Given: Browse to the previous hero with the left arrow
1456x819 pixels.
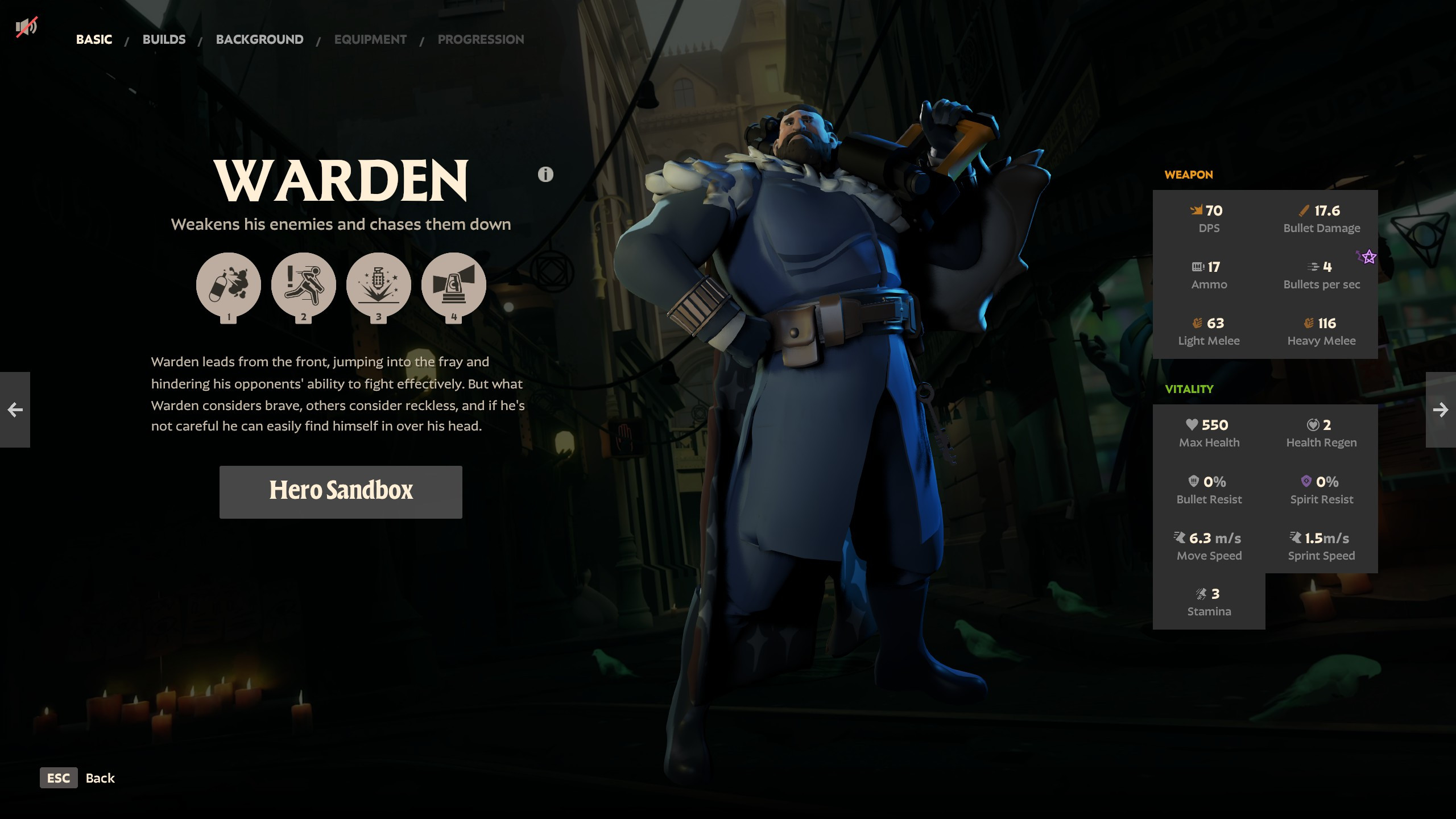Looking at the screenshot, I should (x=15, y=409).
